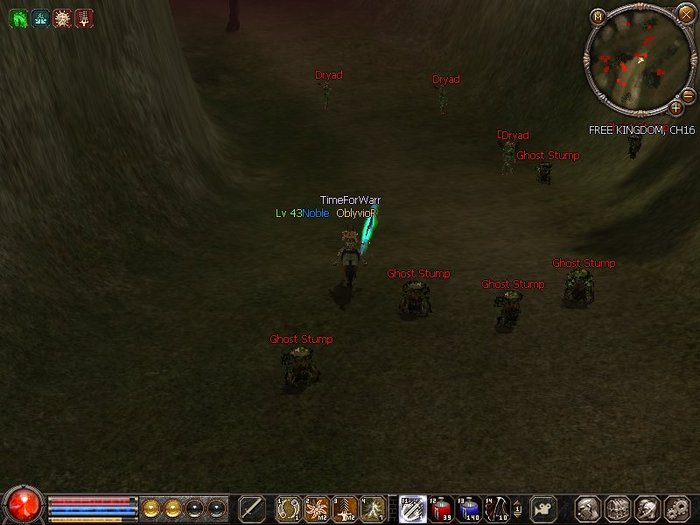Activate the skill in quickslot 1
Viewport: 700px width, 525px height.
coord(289,508)
